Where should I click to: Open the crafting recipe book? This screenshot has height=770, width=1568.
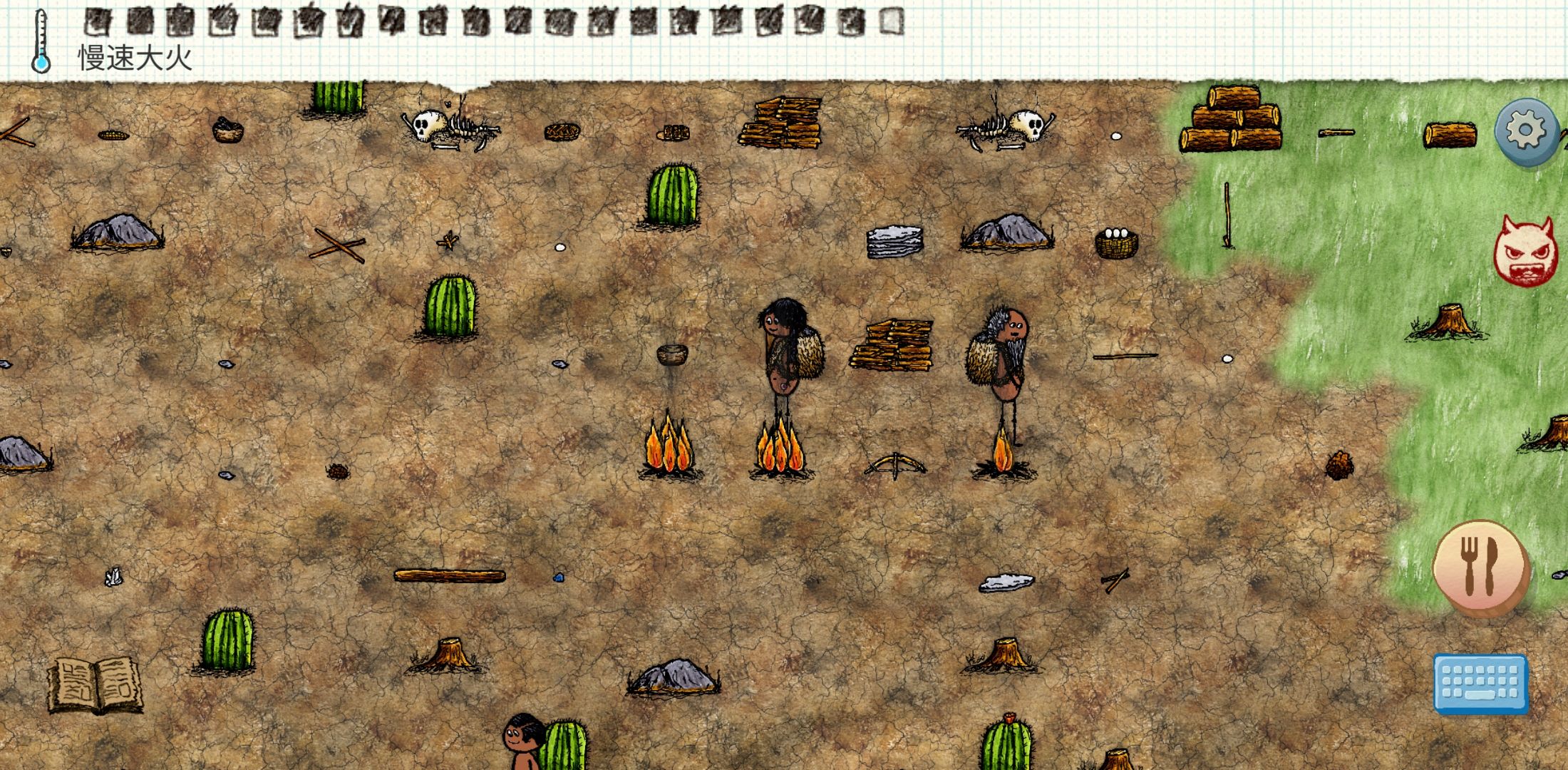click(94, 684)
